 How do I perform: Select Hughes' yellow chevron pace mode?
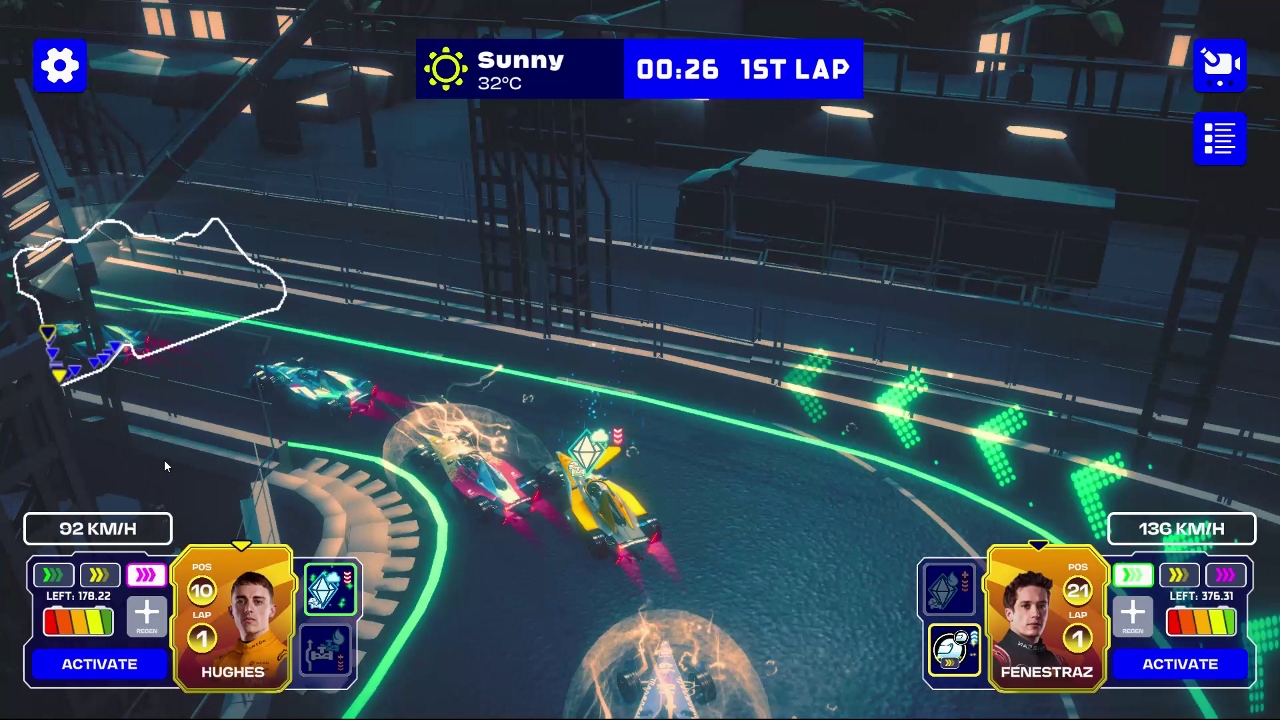coord(99,575)
